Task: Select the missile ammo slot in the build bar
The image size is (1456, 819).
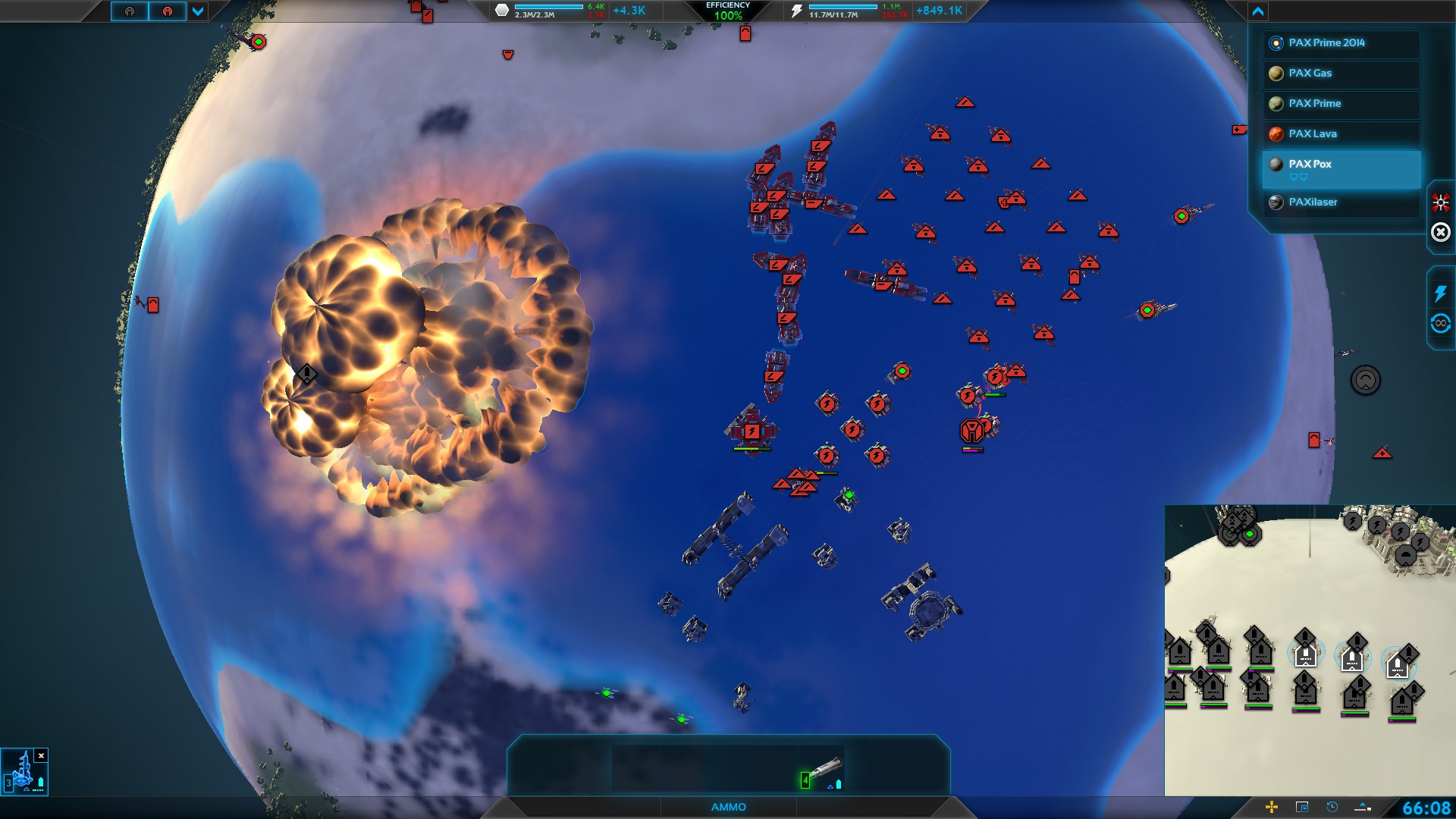Action: click(822, 771)
